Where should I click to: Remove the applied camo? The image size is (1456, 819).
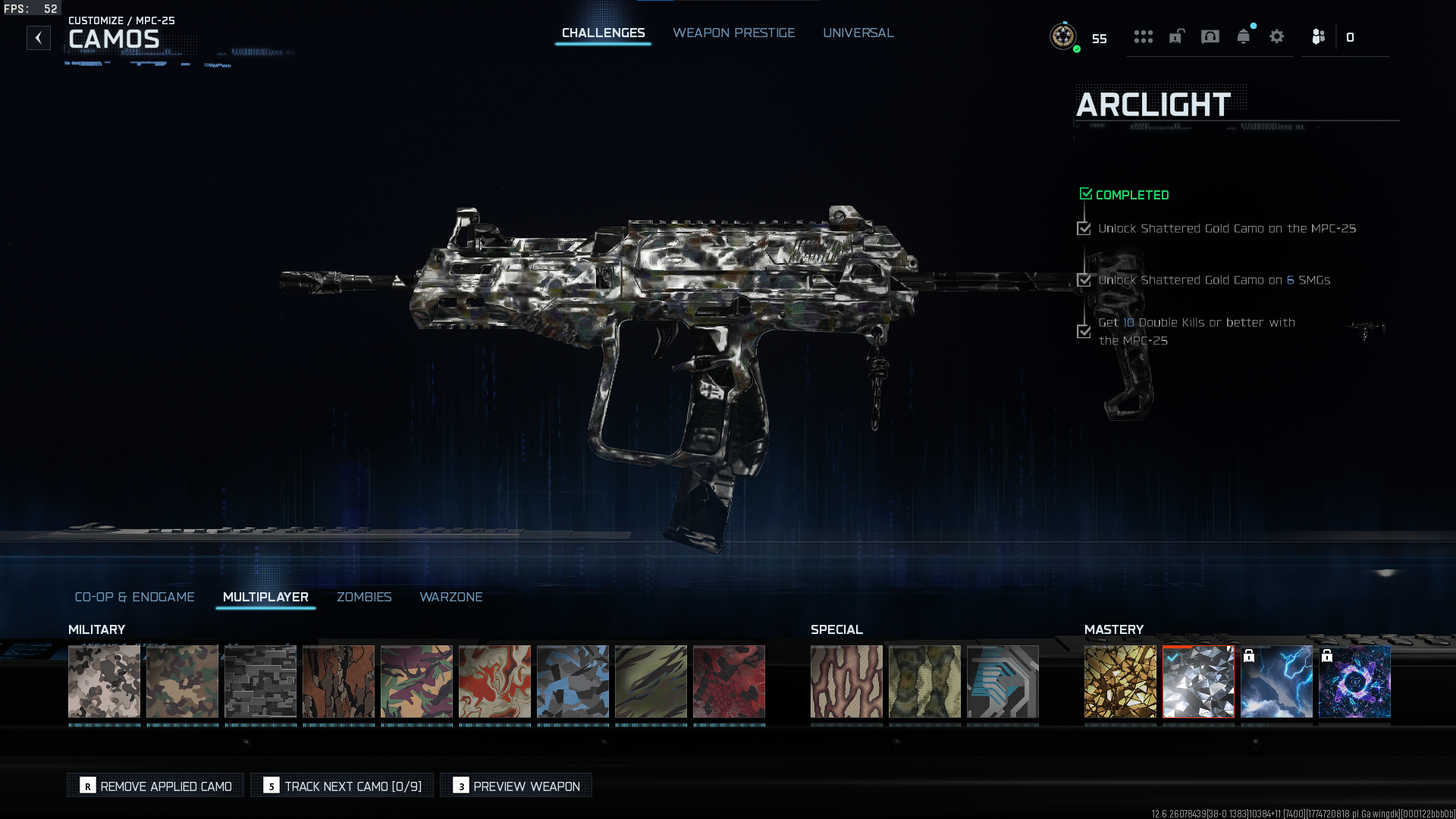coord(155,786)
